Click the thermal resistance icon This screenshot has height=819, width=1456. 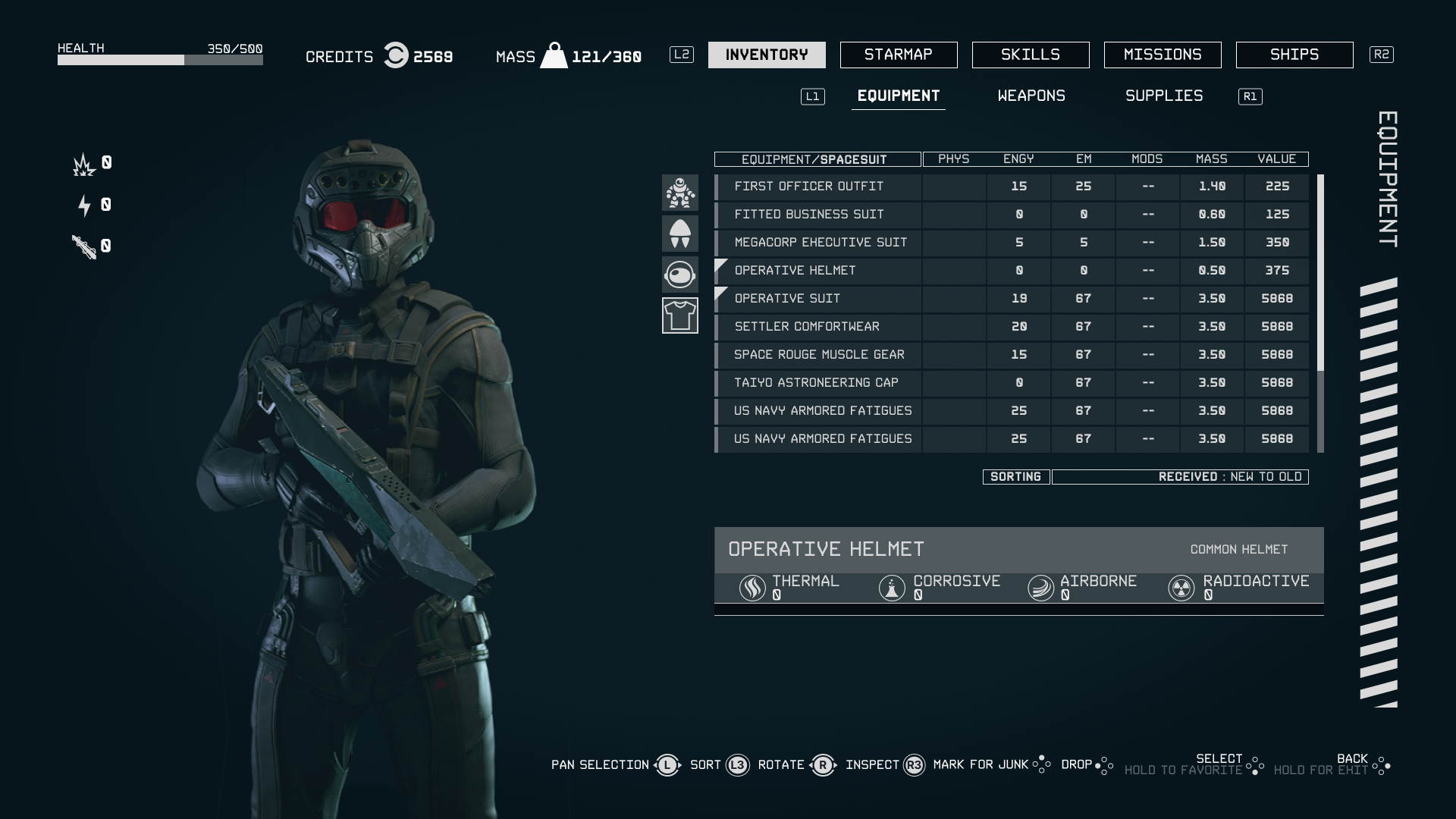coord(752,588)
